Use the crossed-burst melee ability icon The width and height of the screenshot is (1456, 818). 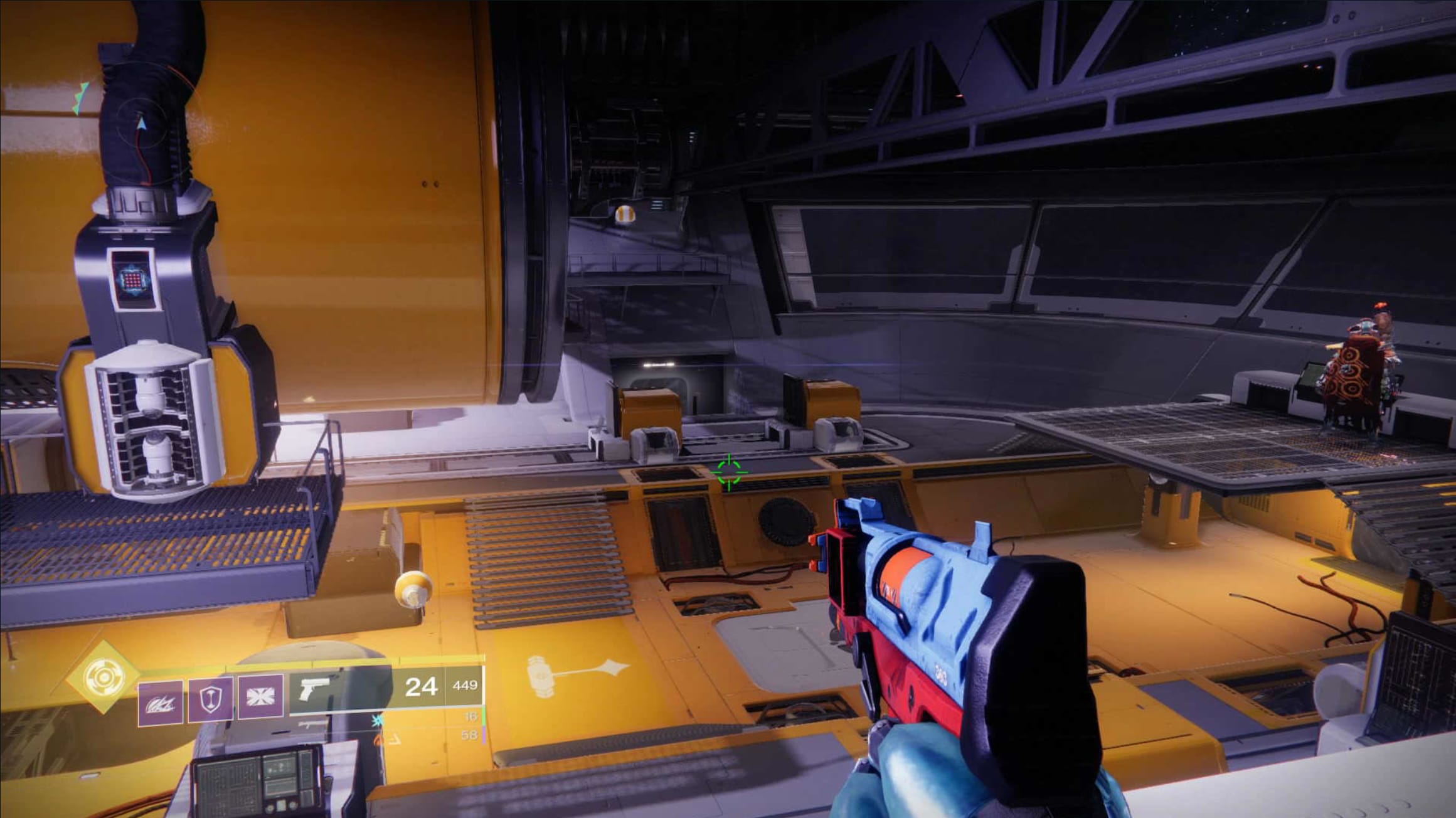pos(260,699)
